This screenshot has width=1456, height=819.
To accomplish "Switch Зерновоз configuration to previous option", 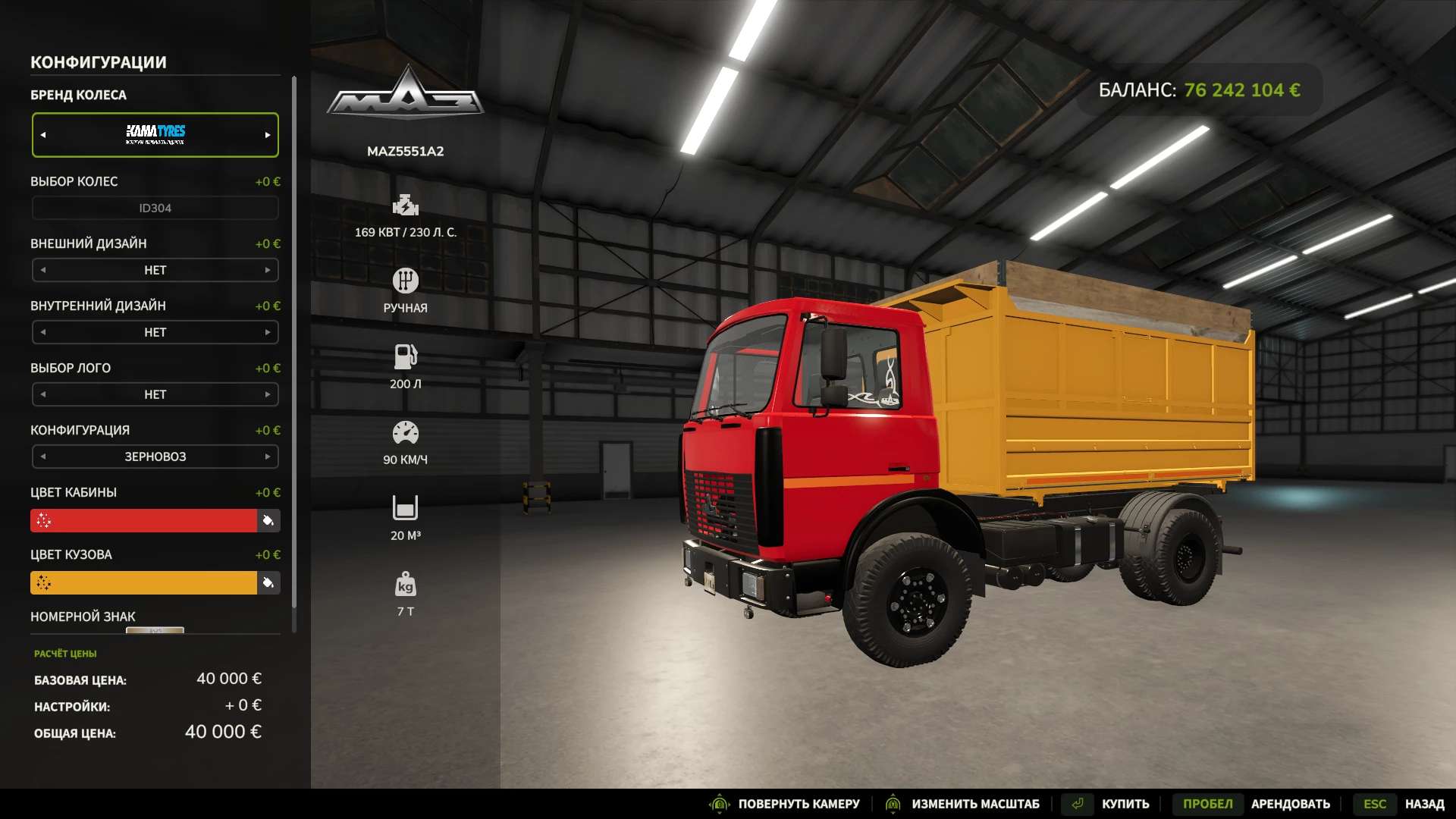I will click(43, 457).
